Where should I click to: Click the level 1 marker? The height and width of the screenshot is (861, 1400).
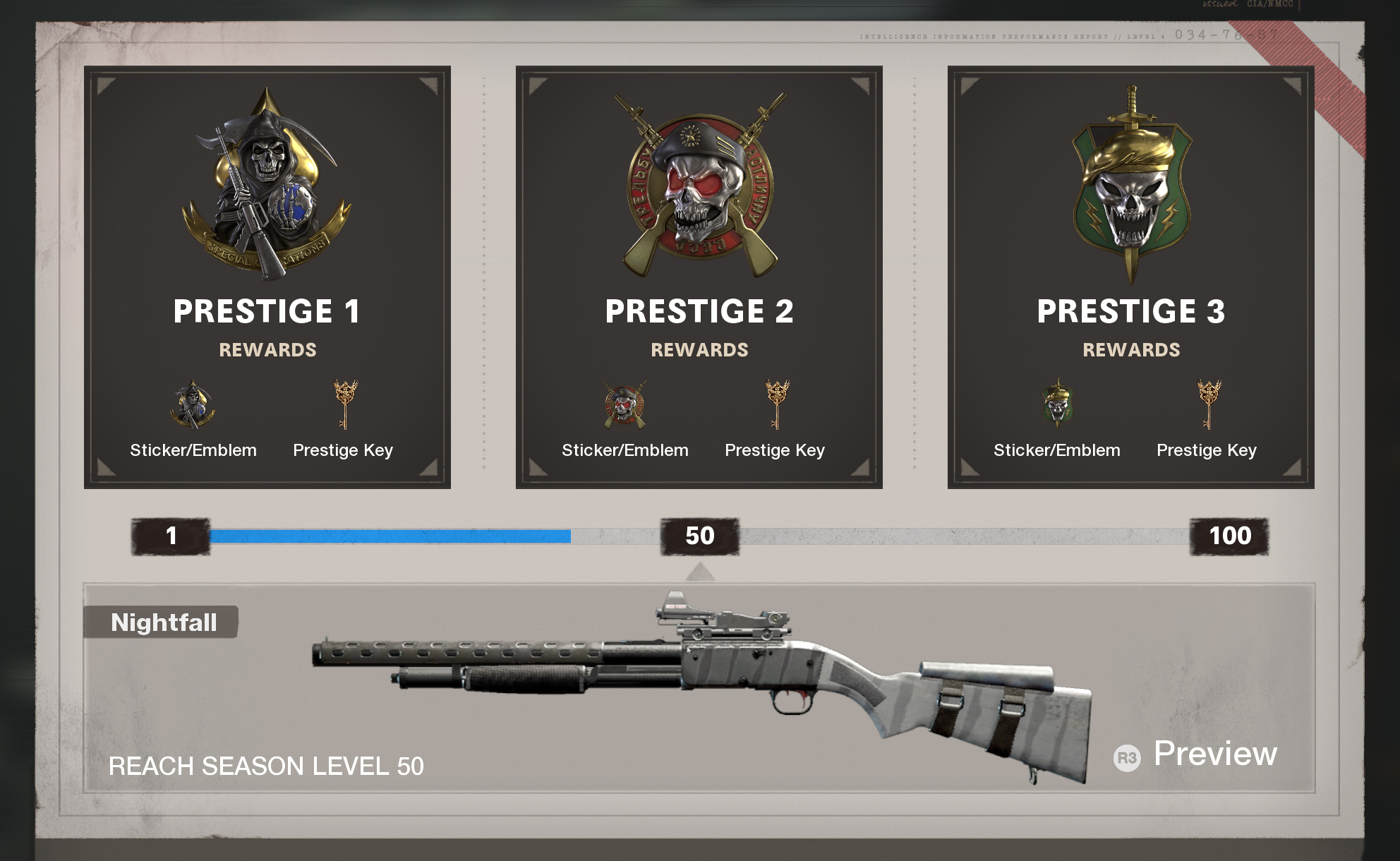(169, 536)
